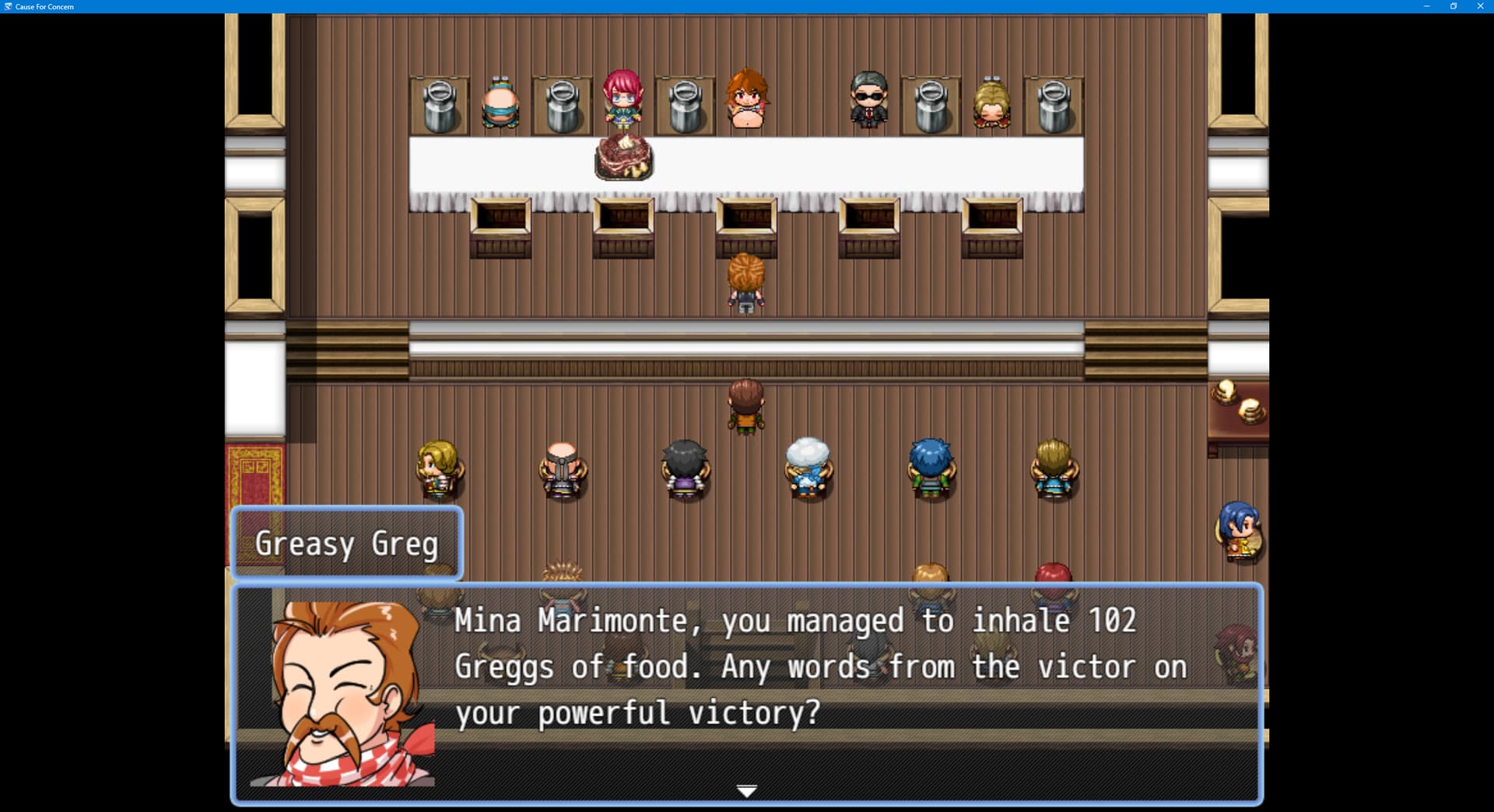1494x812 pixels.
Task: Close the Cause For Concern window
Action: [1480, 6]
